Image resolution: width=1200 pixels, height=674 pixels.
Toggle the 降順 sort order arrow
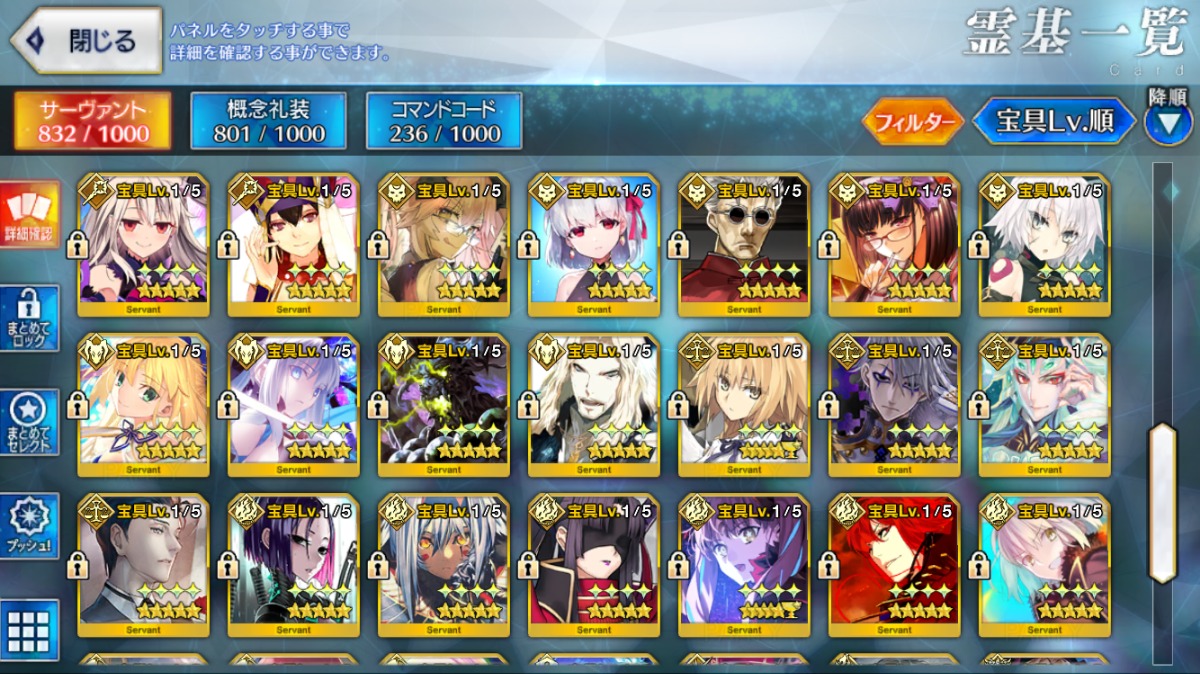(1168, 122)
